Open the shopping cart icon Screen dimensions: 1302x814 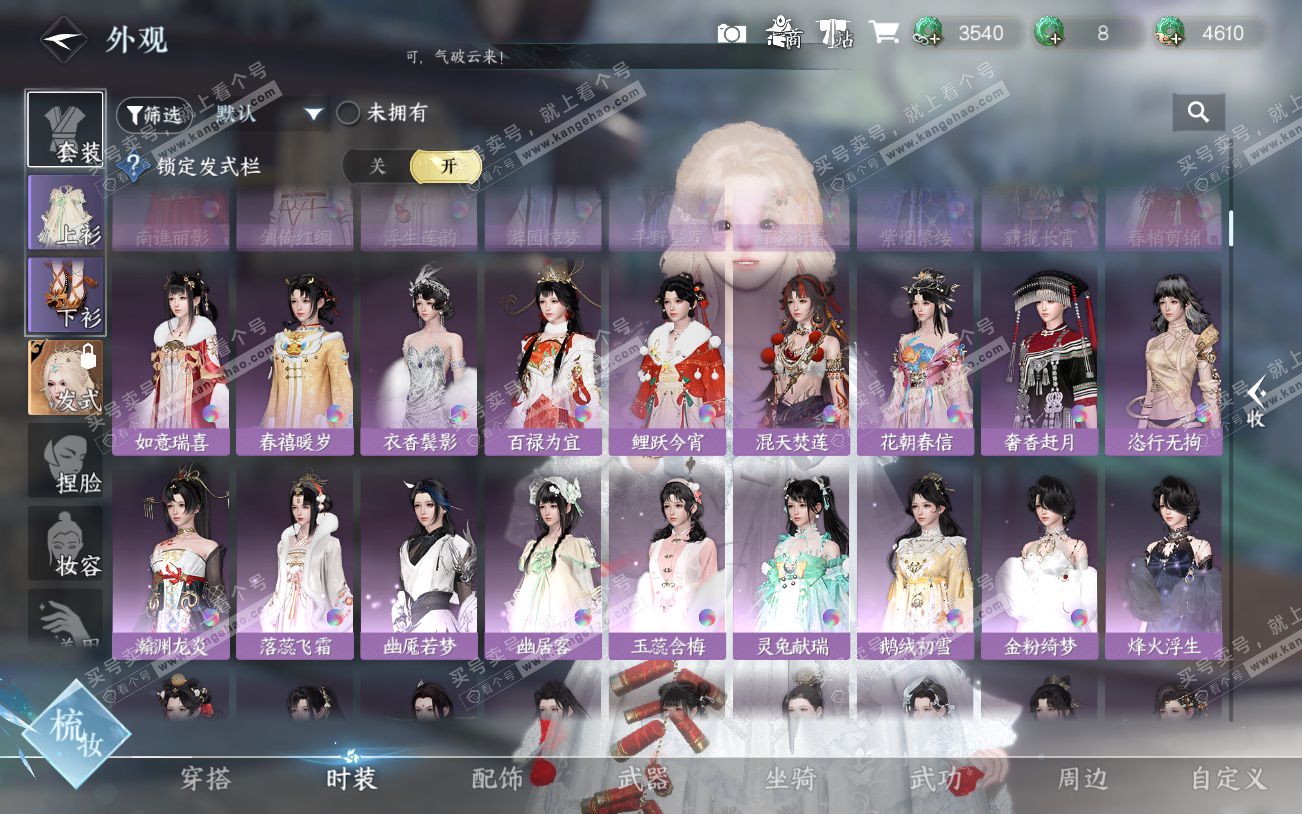(x=882, y=33)
